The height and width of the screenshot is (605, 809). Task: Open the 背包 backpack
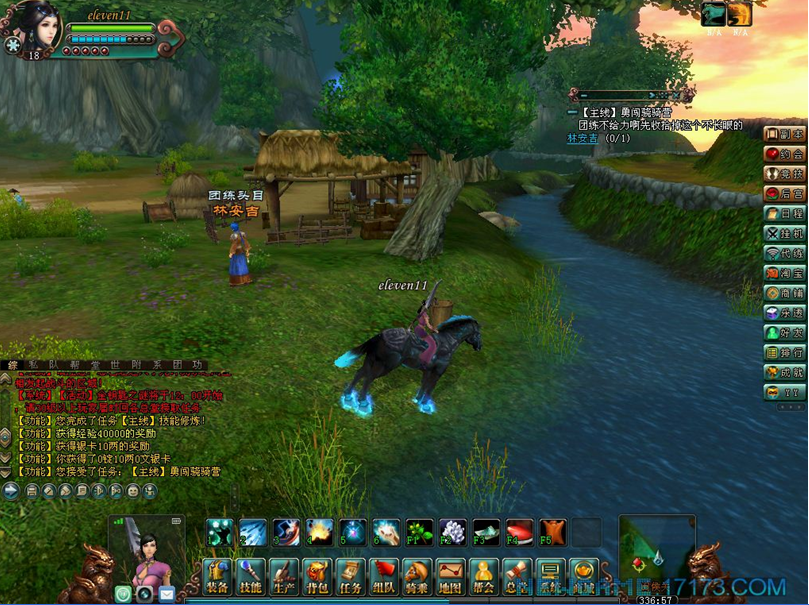tap(317, 575)
